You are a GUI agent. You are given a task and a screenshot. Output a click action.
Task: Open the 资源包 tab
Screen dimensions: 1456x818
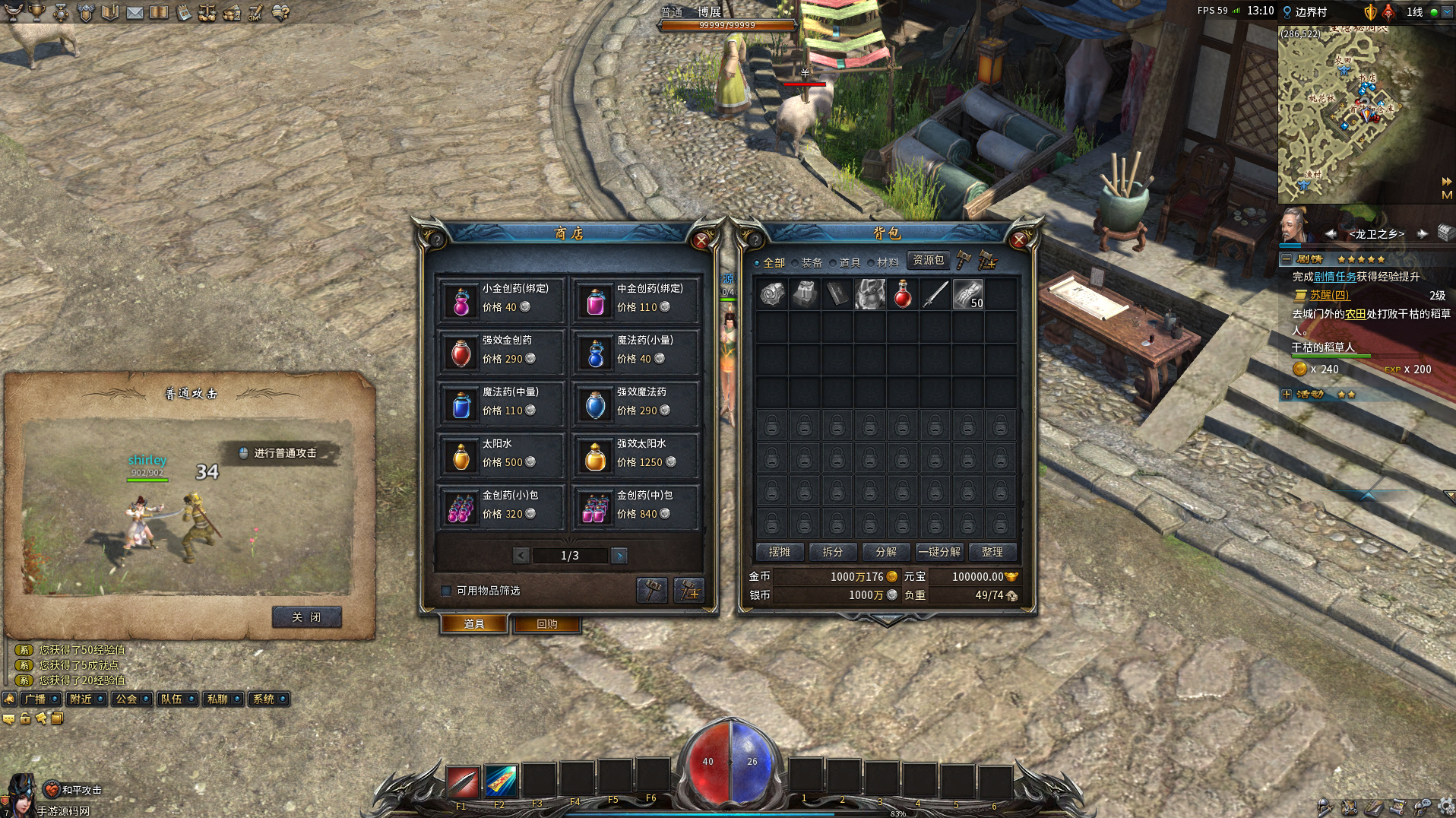click(928, 260)
